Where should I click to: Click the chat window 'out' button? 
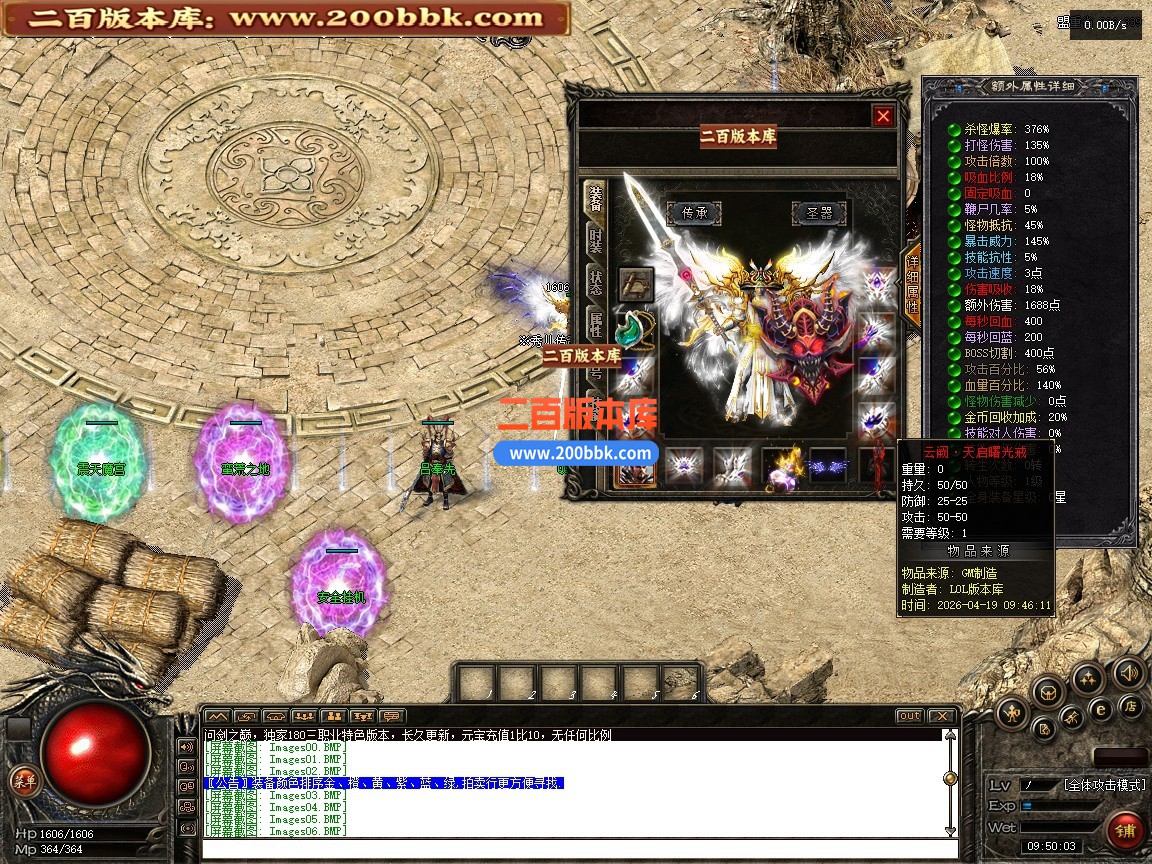(x=908, y=716)
